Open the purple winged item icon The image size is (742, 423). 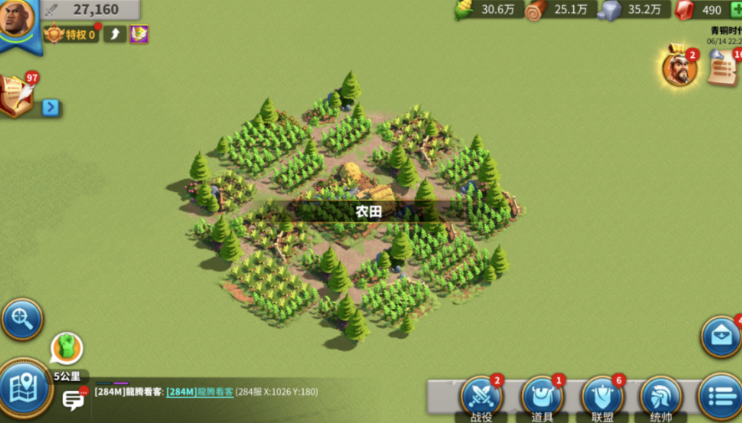pos(139,35)
